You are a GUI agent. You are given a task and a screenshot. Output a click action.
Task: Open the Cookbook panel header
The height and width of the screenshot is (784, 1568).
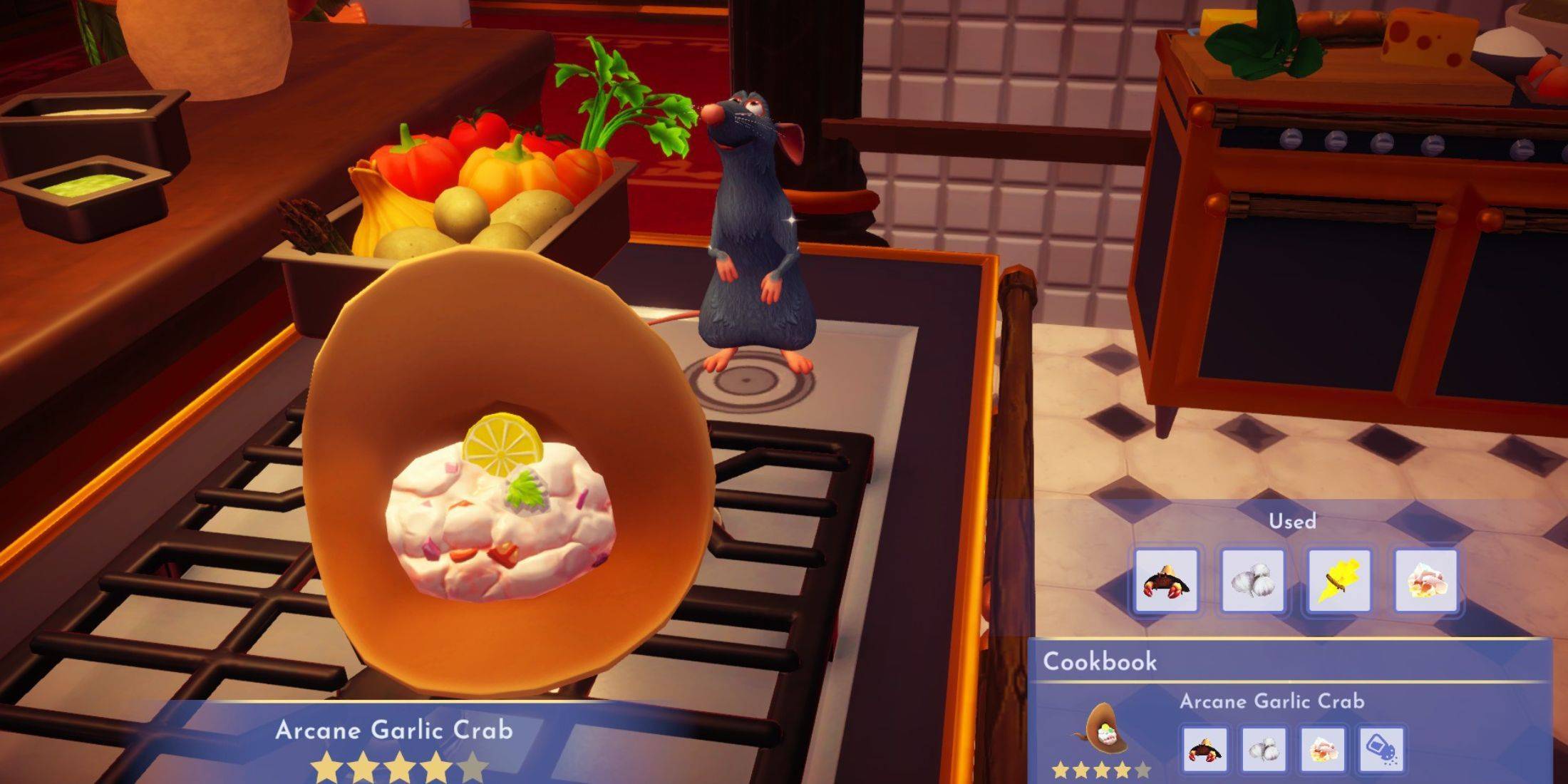[x=1100, y=661]
